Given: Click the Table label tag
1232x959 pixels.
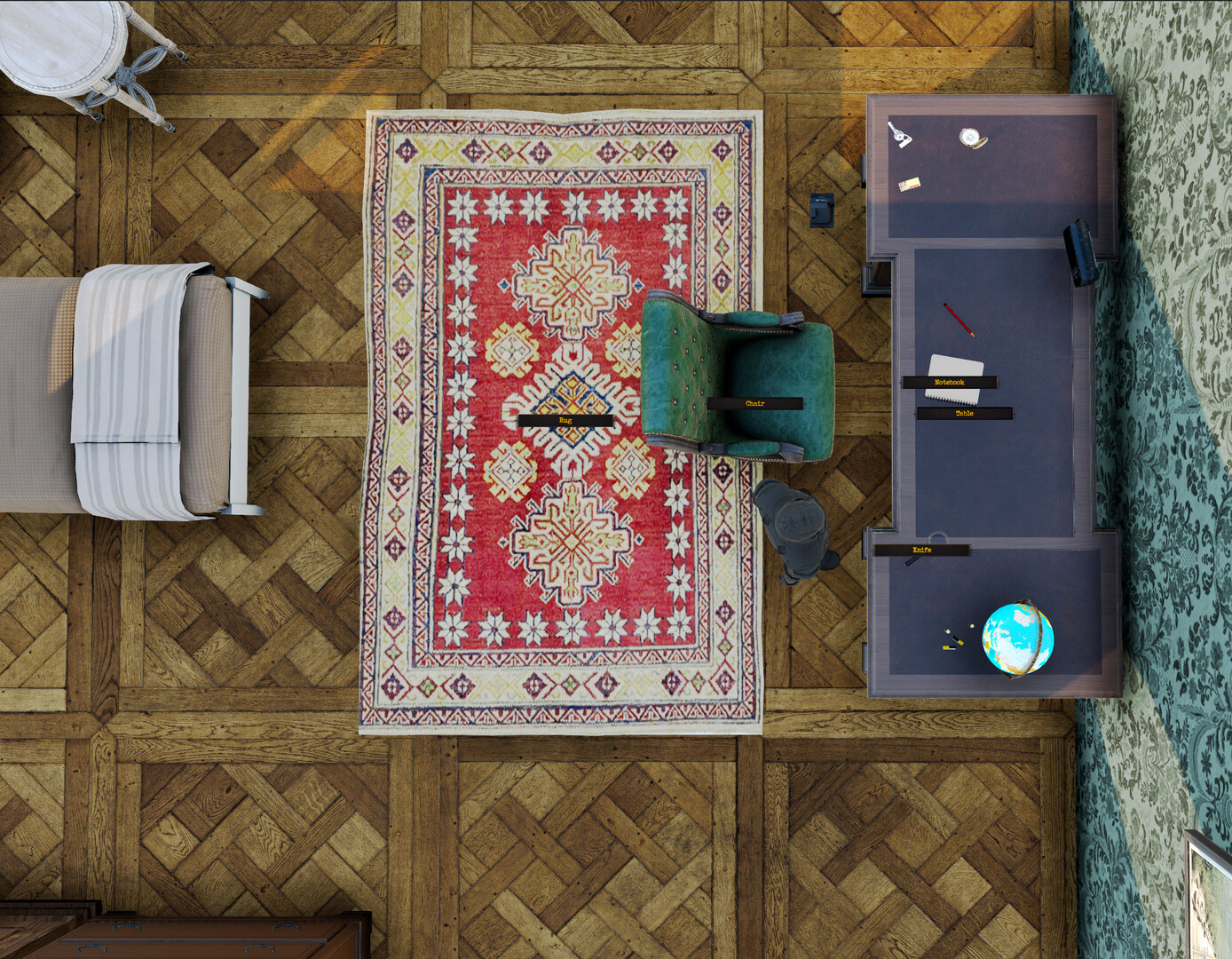Looking at the screenshot, I should coord(963,412).
